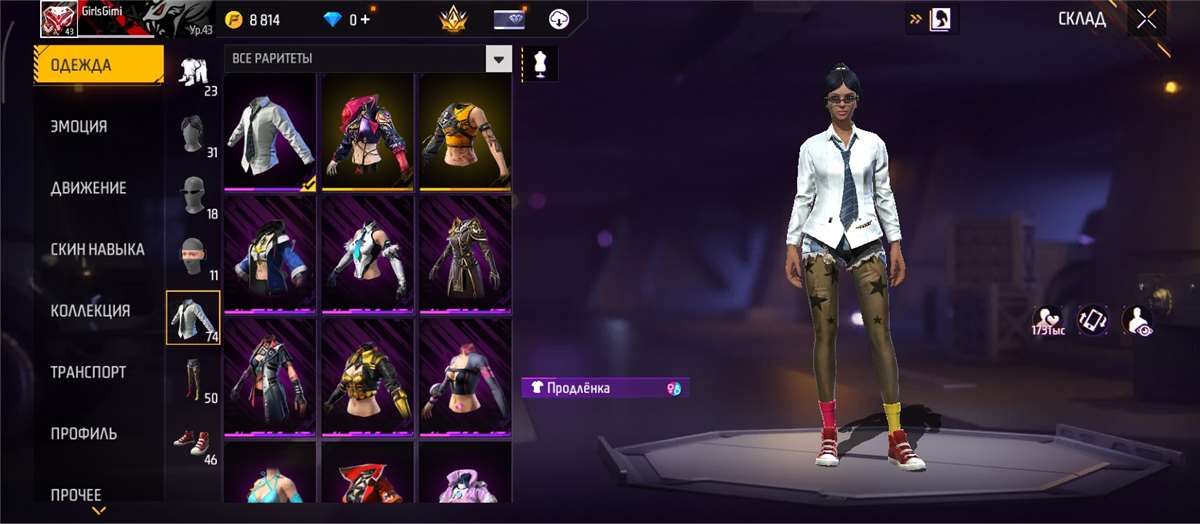The height and width of the screenshot is (524, 1200).
Task: Add diamonds with the plus button
Action: pyautogui.click(x=364, y=19)
